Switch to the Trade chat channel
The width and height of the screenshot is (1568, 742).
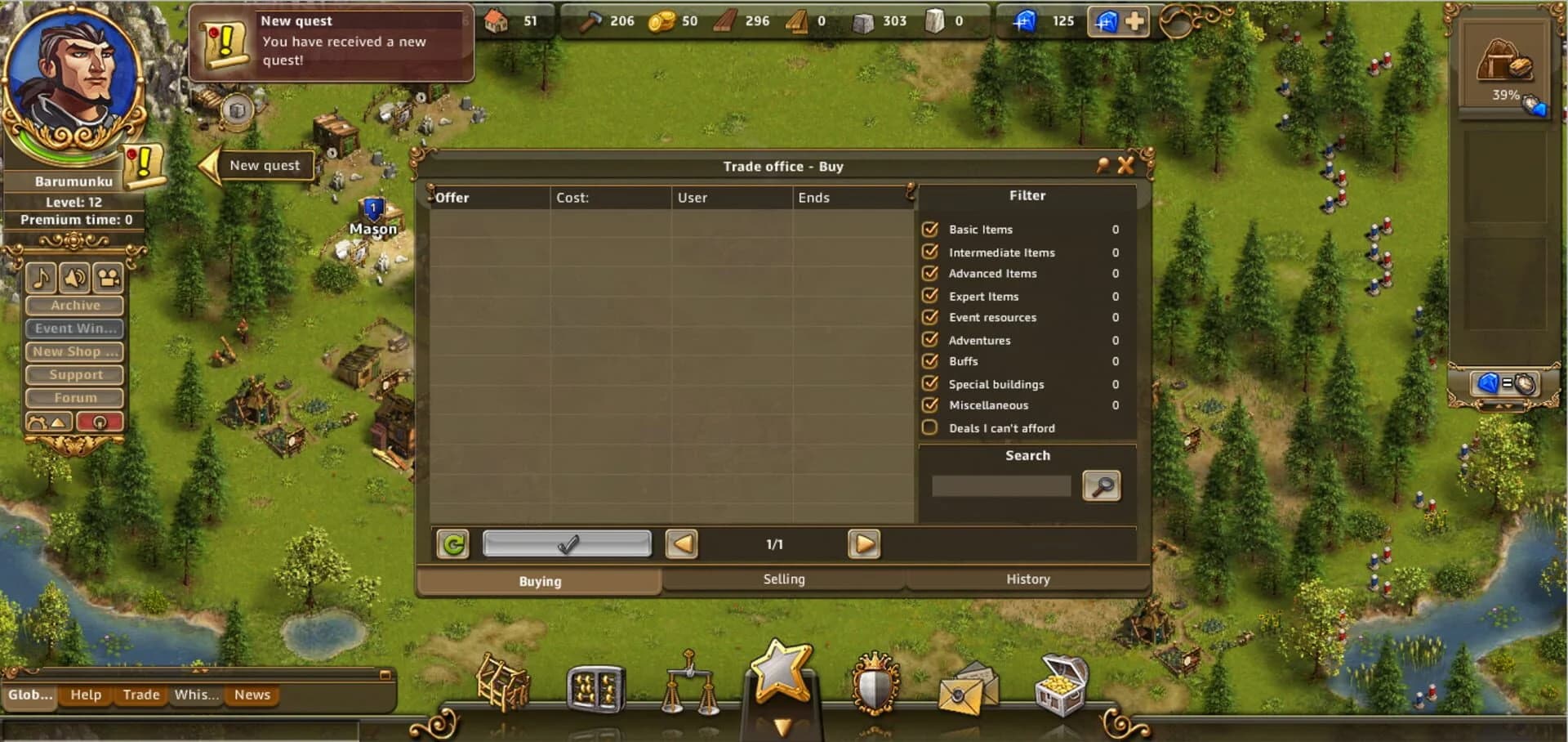coord(140,695)
